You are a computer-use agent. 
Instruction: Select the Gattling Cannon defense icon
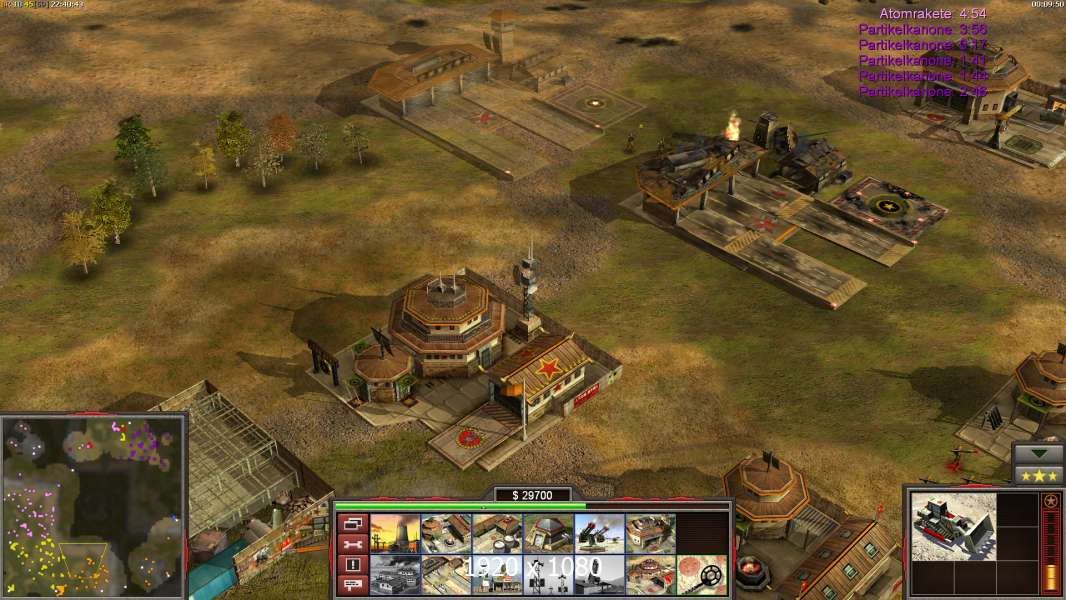(x=599, y=534)
